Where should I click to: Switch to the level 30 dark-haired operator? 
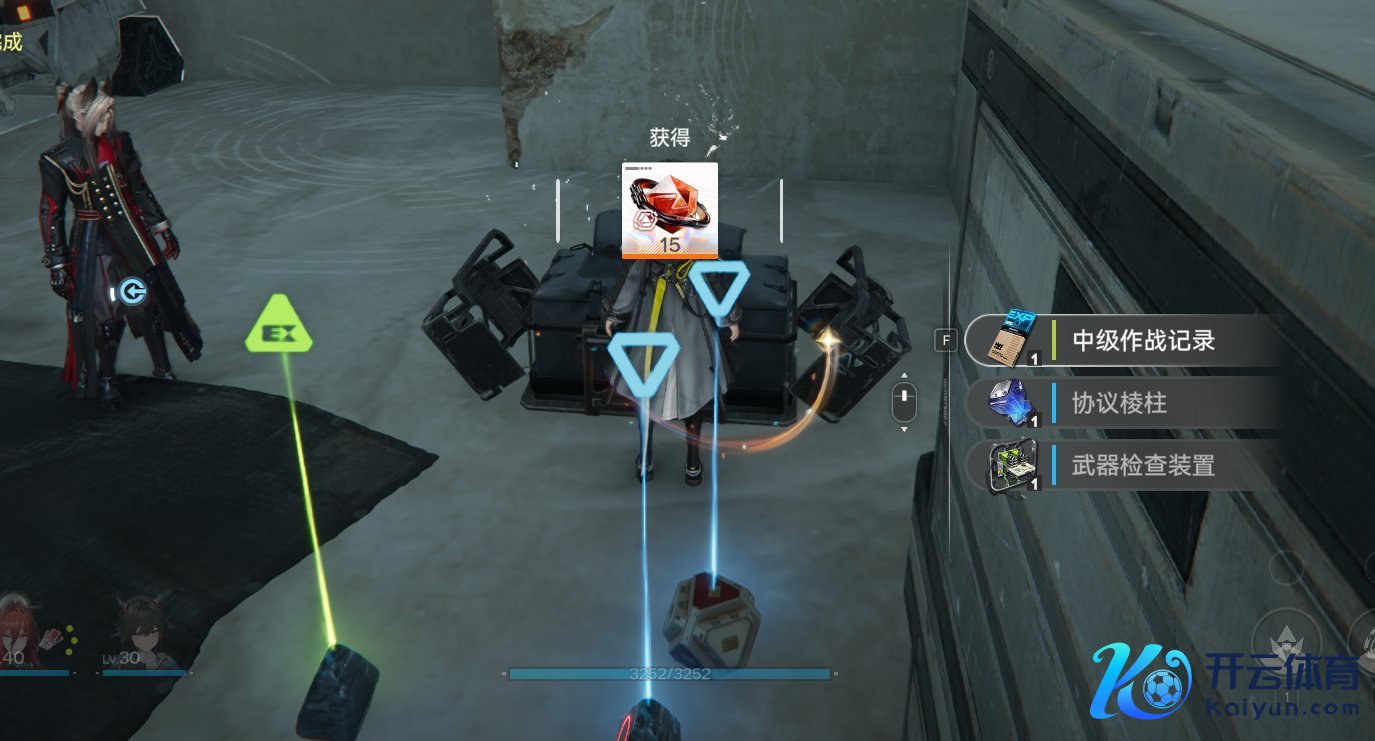(142, 632)
